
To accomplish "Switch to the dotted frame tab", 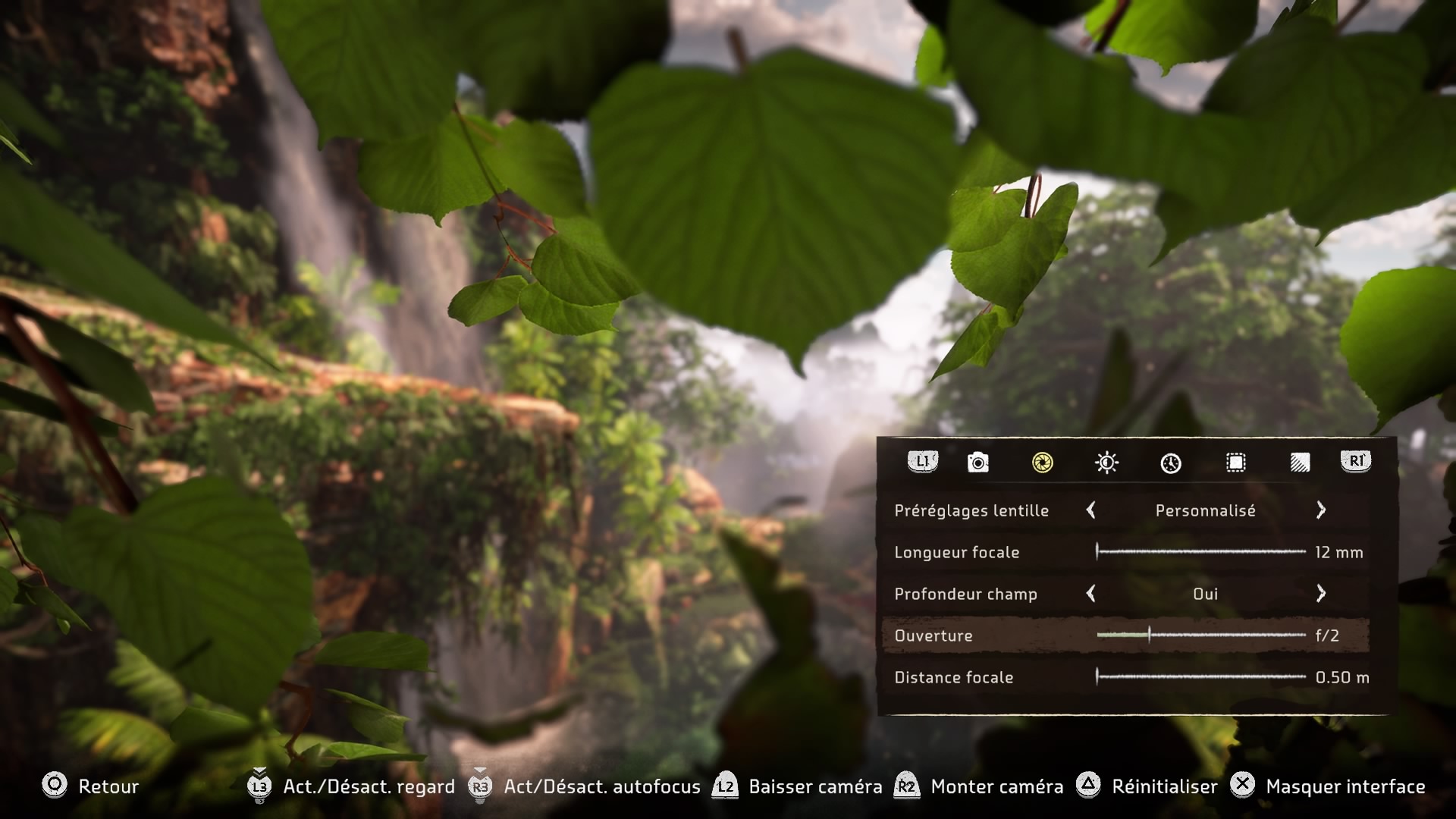I will coord(1235,462).
